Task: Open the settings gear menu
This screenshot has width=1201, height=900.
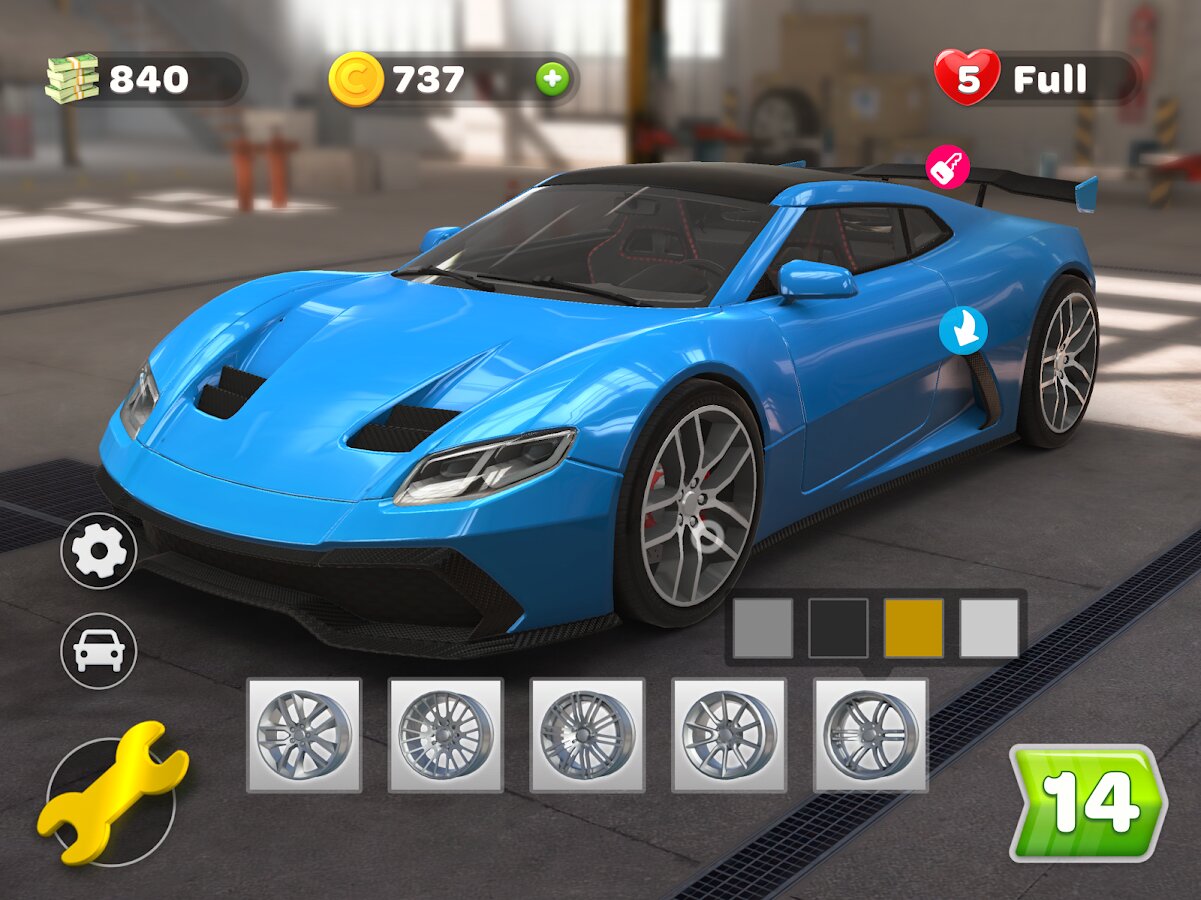Action: tap(99, 550)
